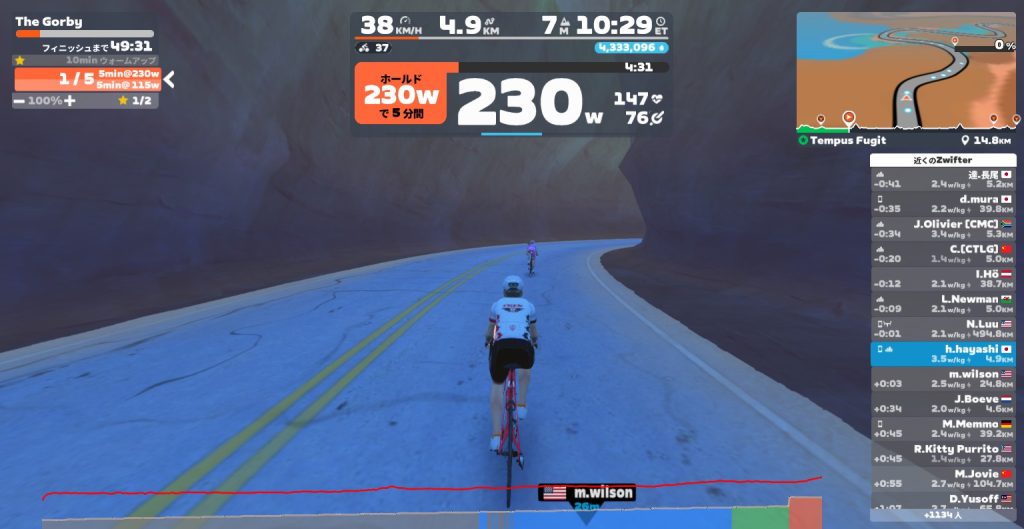Viewport: 1024px width, 529px height.
Task: Collapse the workout panel with the arrow
Action: tap(169, 80)
